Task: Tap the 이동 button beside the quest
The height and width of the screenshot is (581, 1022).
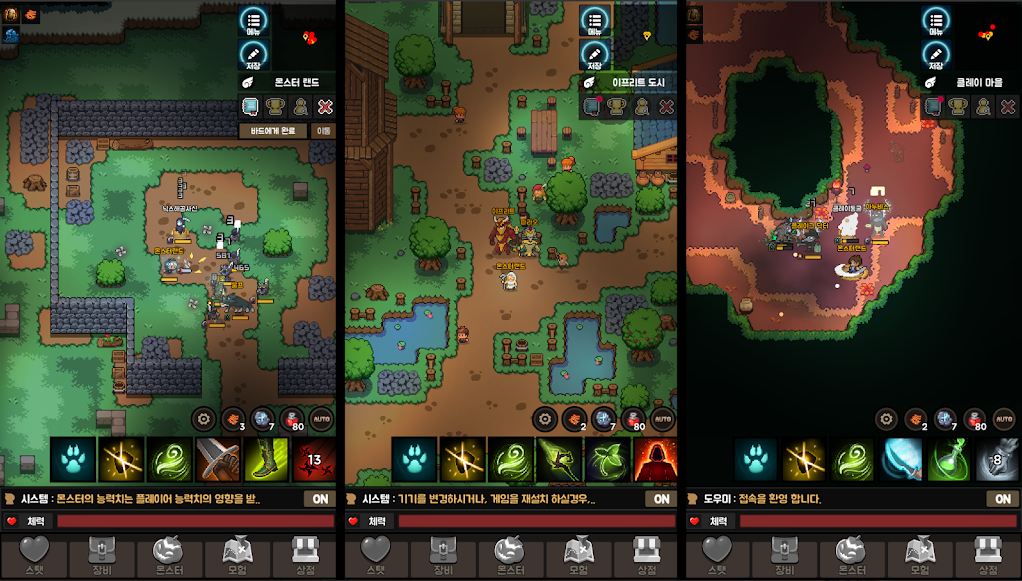Action: (x=324, y=130)
